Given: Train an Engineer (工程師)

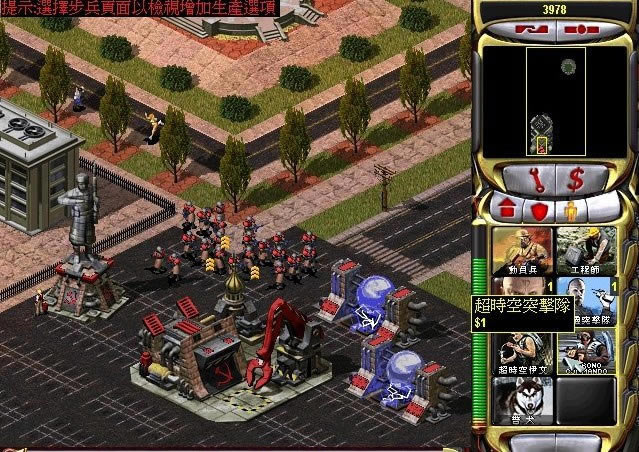Looking at the screenshot, I should [x=586, y=250].
